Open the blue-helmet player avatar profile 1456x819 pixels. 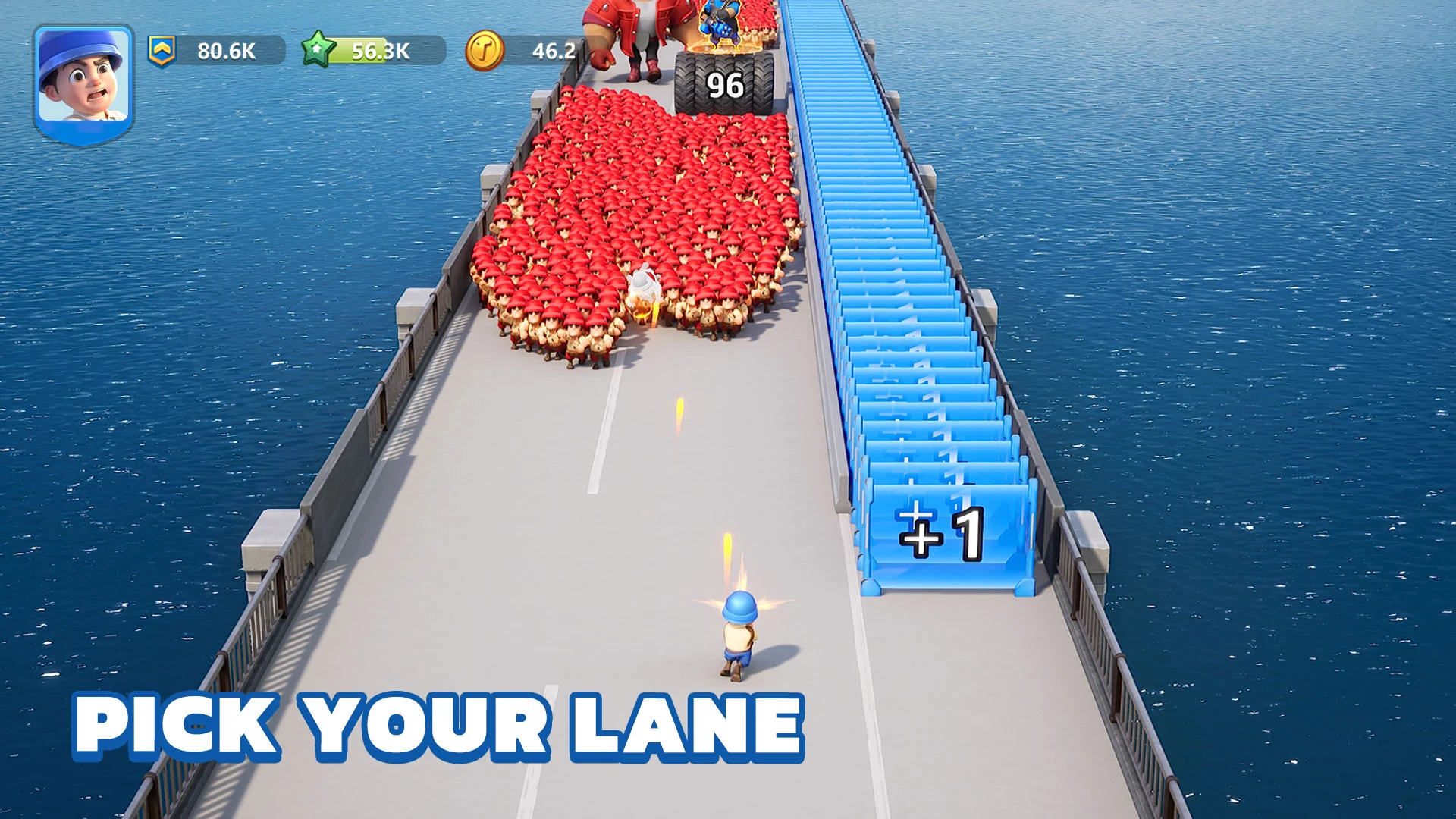coord(83,83)
